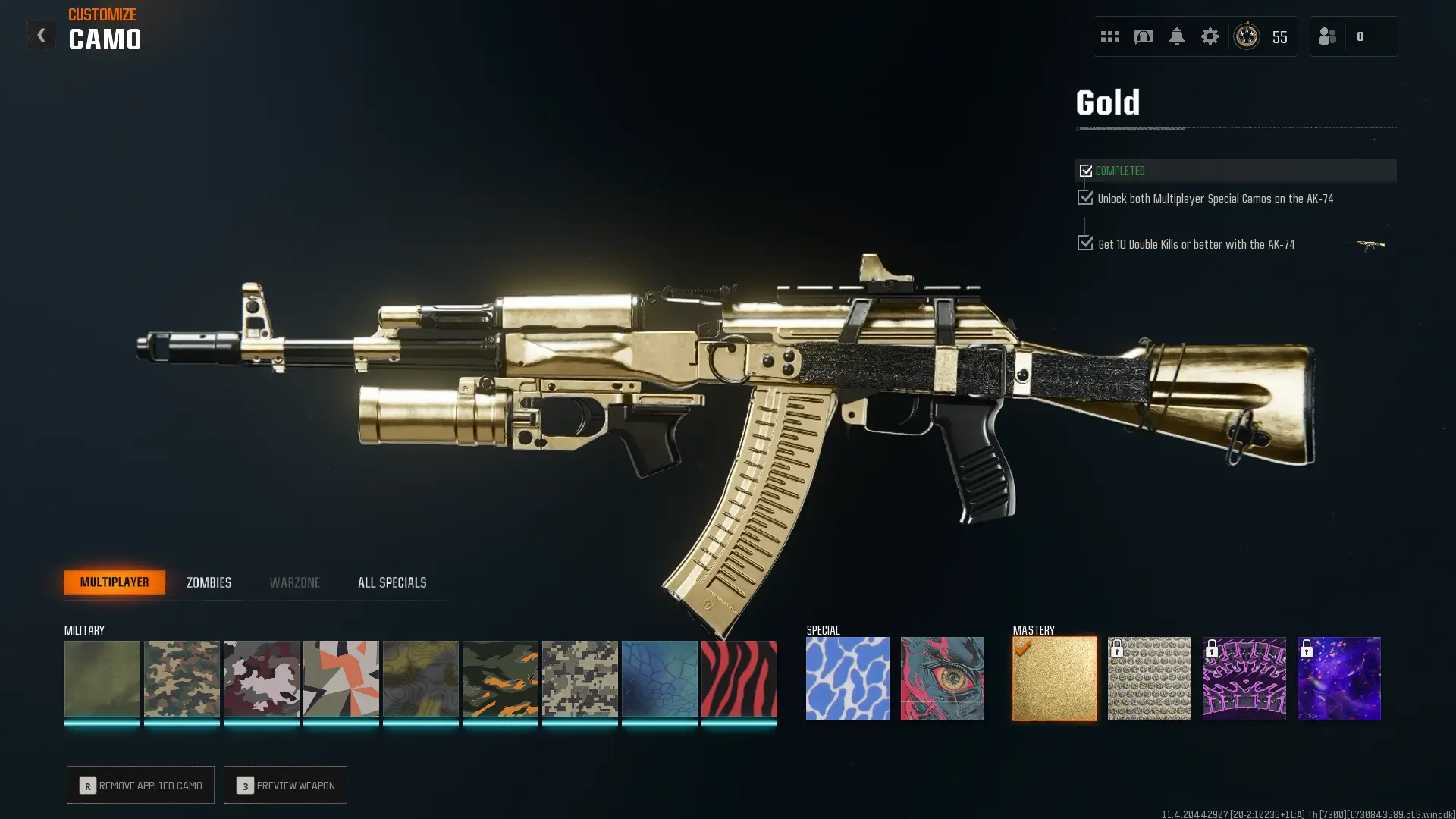Select the AK-74 weapon icon near Gold challenges
This screenshot has height=819, width=1456.
[x=1369, y=244]
